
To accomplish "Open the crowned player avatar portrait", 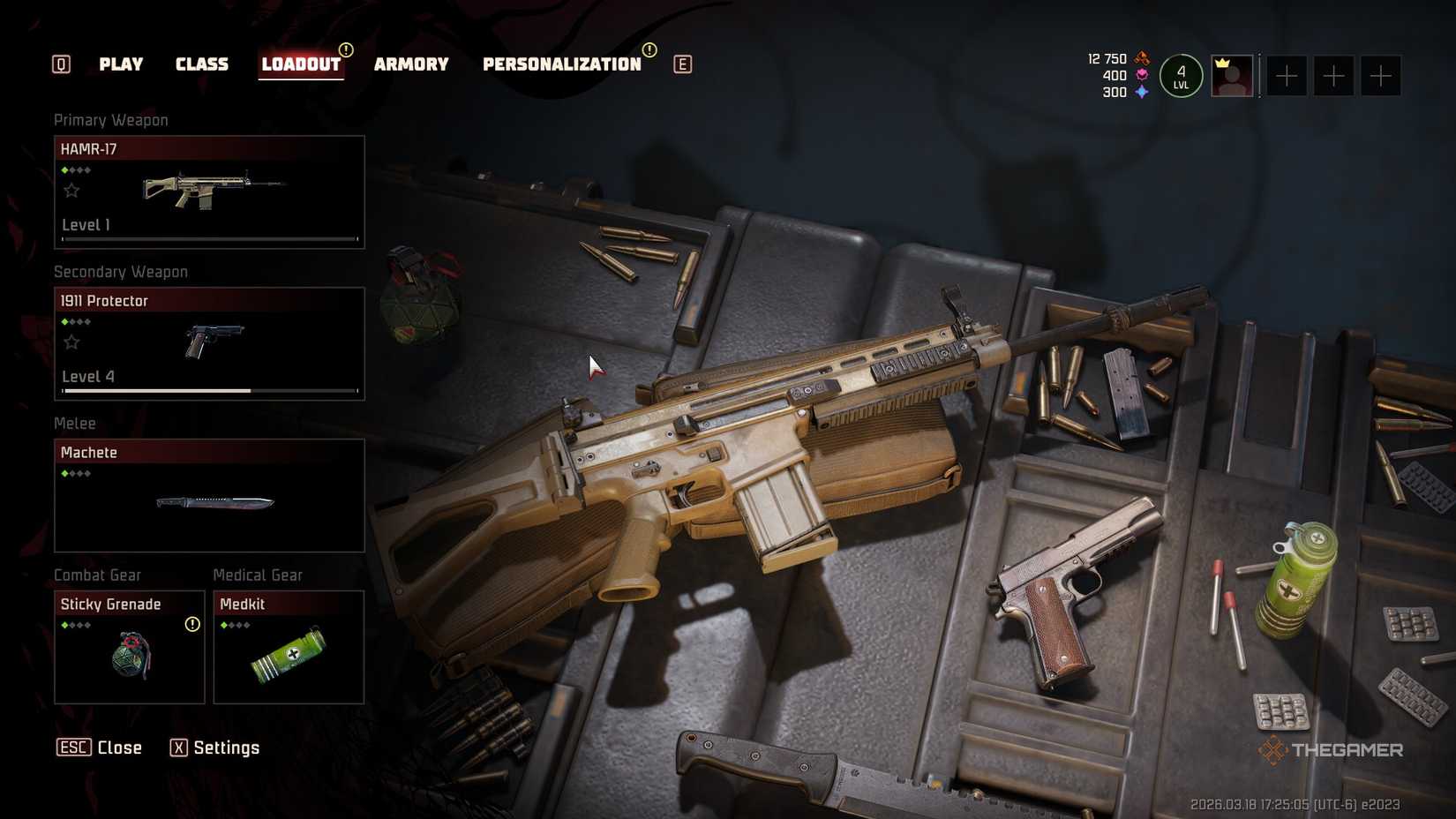I will 1233,77.
